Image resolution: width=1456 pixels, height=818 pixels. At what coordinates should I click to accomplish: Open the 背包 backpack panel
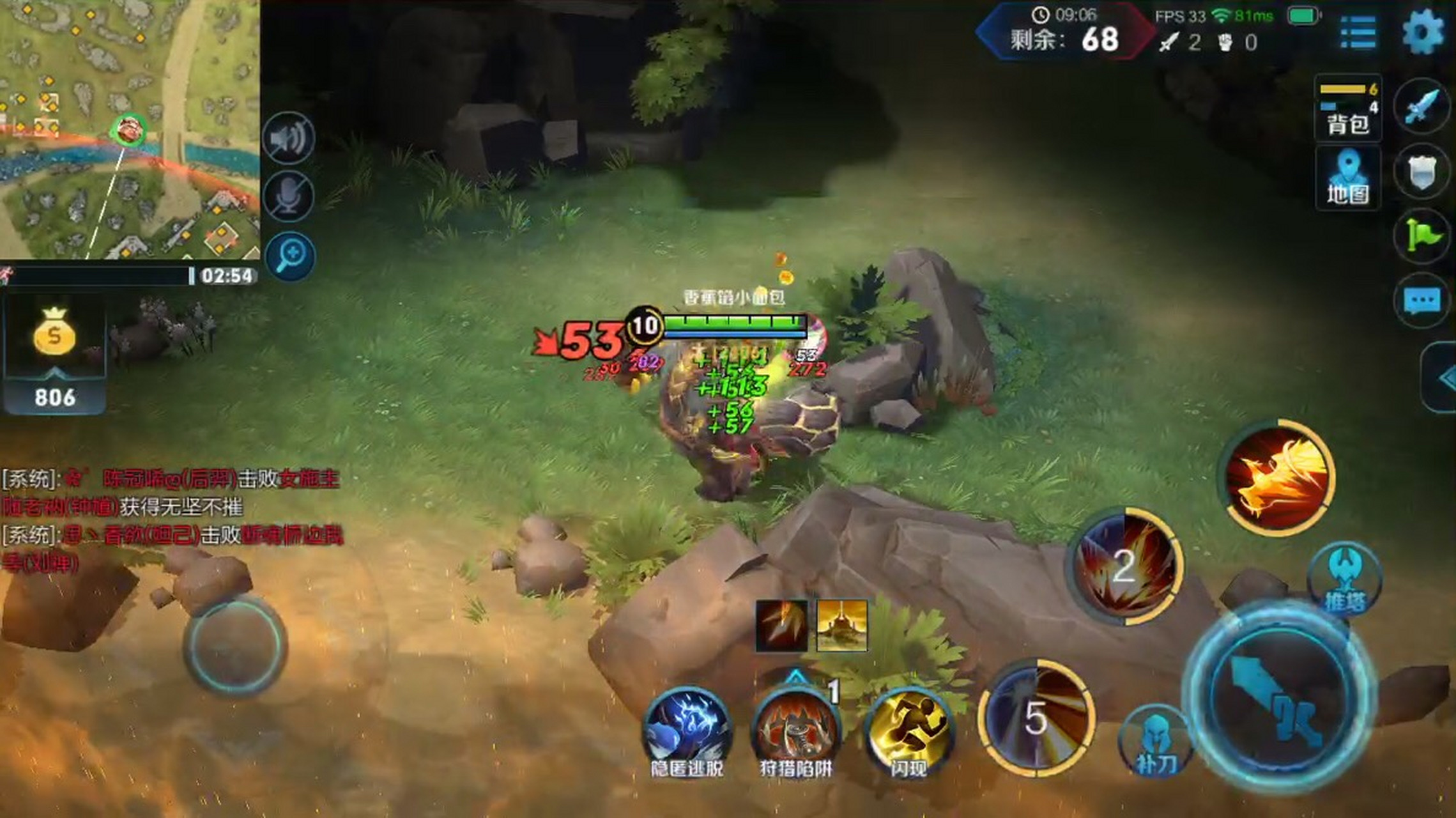click(x=1348, y=109)
